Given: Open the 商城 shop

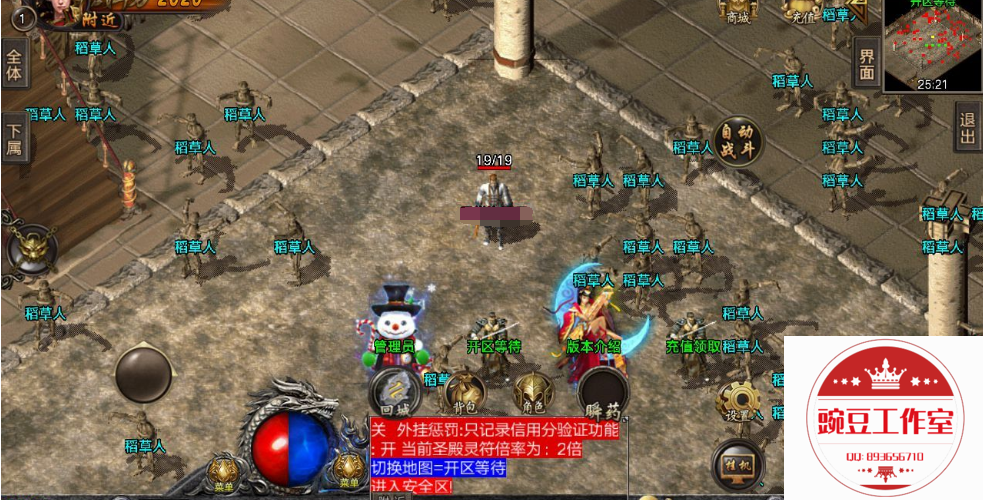Looking at the screenshot, I should pos(738,11).
